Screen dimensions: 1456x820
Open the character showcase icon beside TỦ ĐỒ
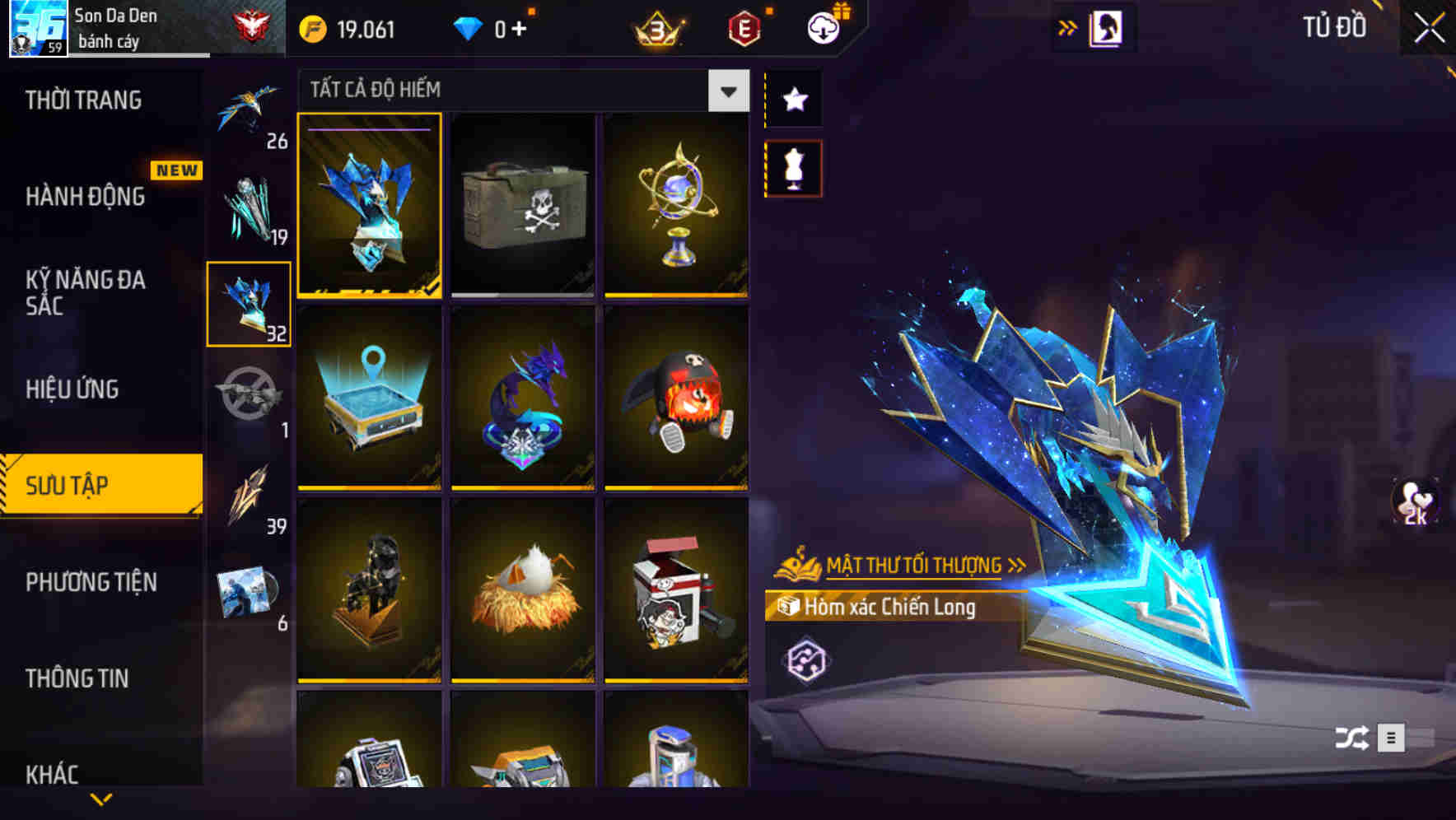point(1108,26)
